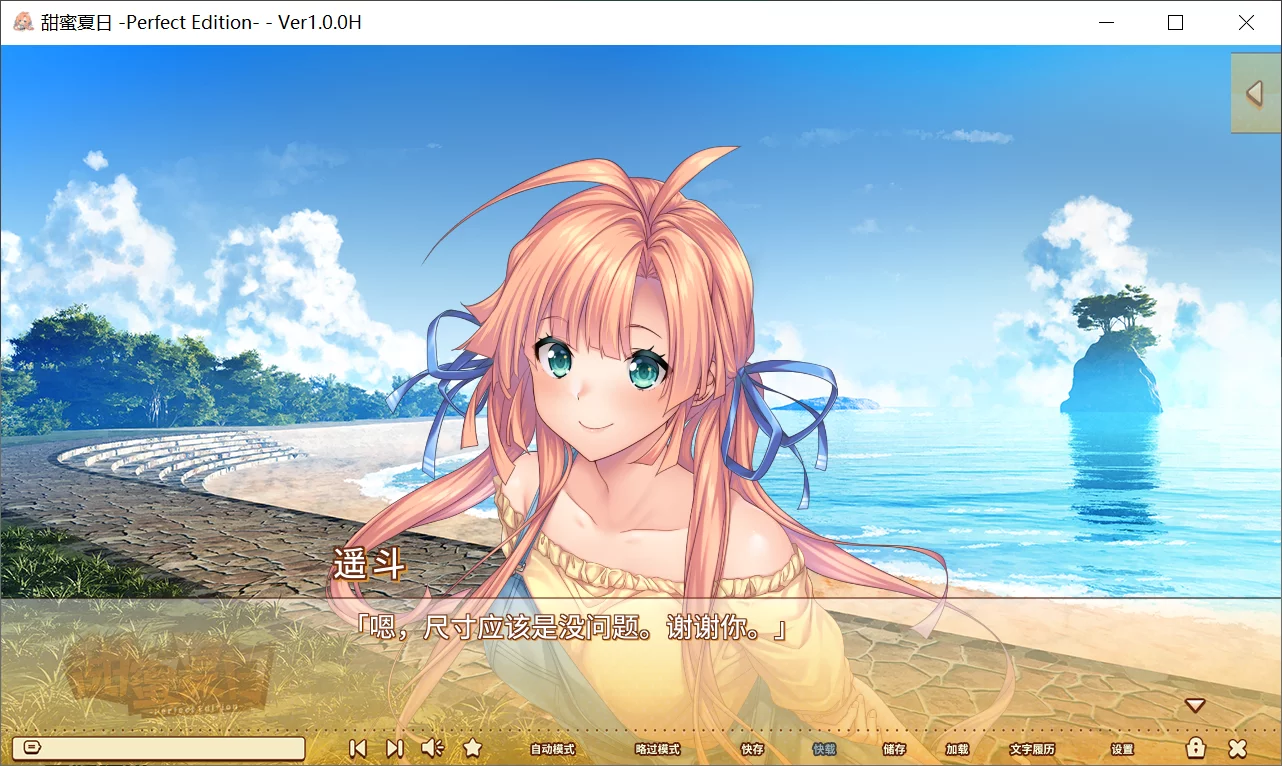
Task: Lock the interface using the padlock icon
Action: click(x=1197, y=747)
